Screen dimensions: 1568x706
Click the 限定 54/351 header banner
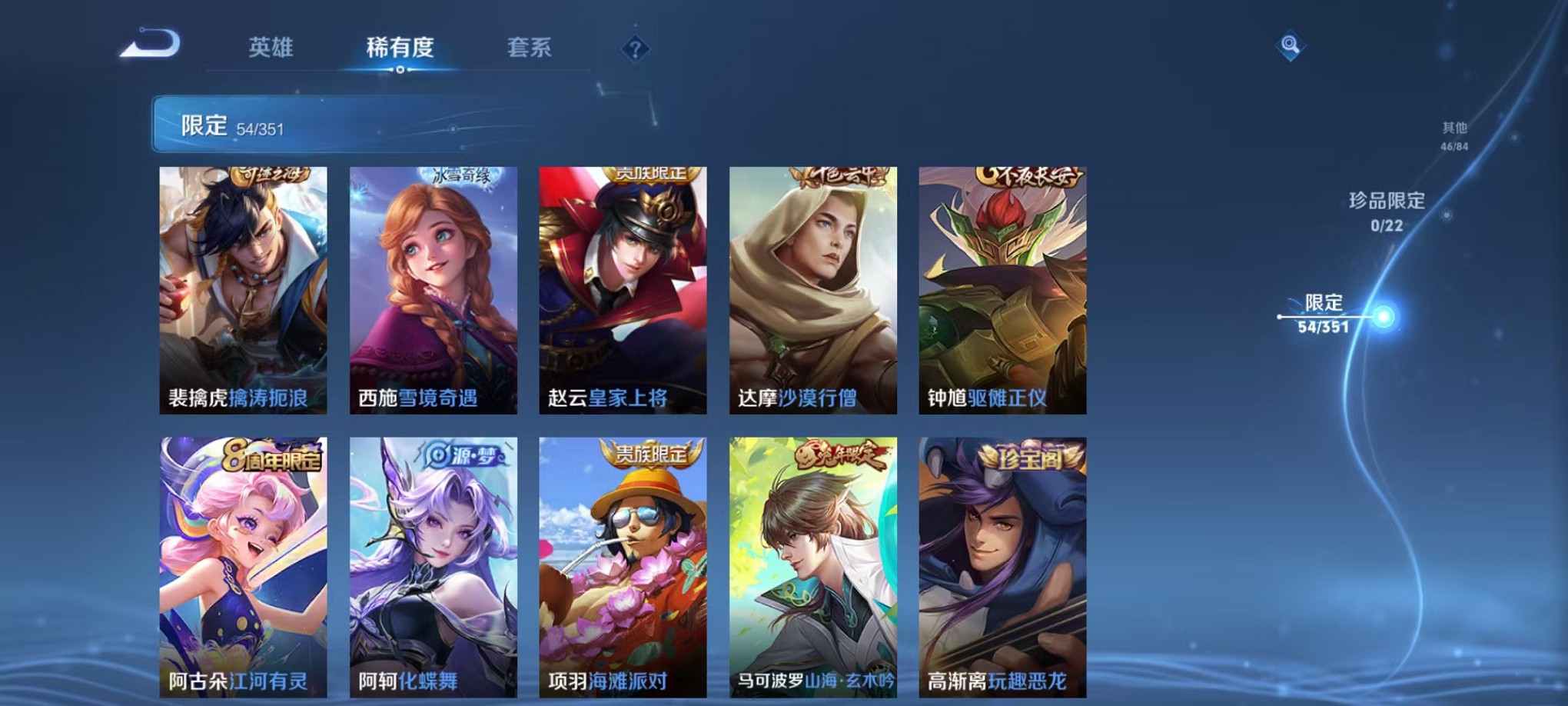(307, 125)
